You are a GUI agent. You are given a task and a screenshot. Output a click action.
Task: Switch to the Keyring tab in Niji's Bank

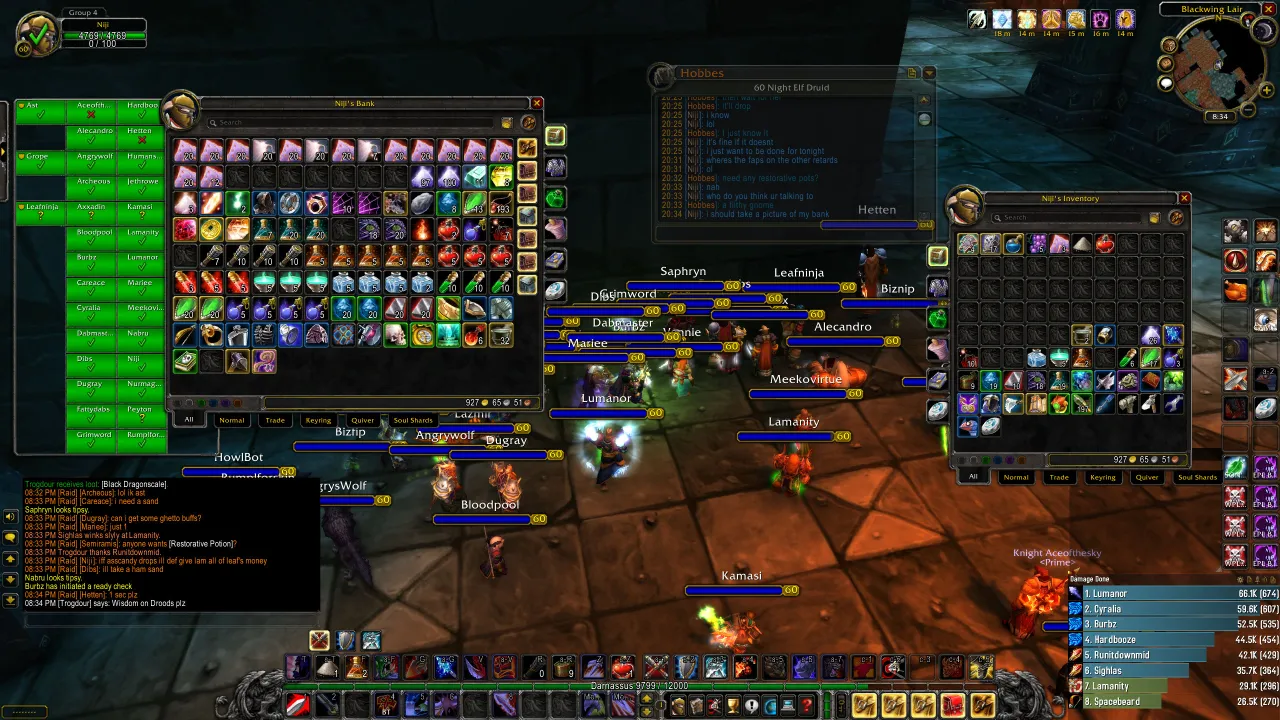coord(319,420)
